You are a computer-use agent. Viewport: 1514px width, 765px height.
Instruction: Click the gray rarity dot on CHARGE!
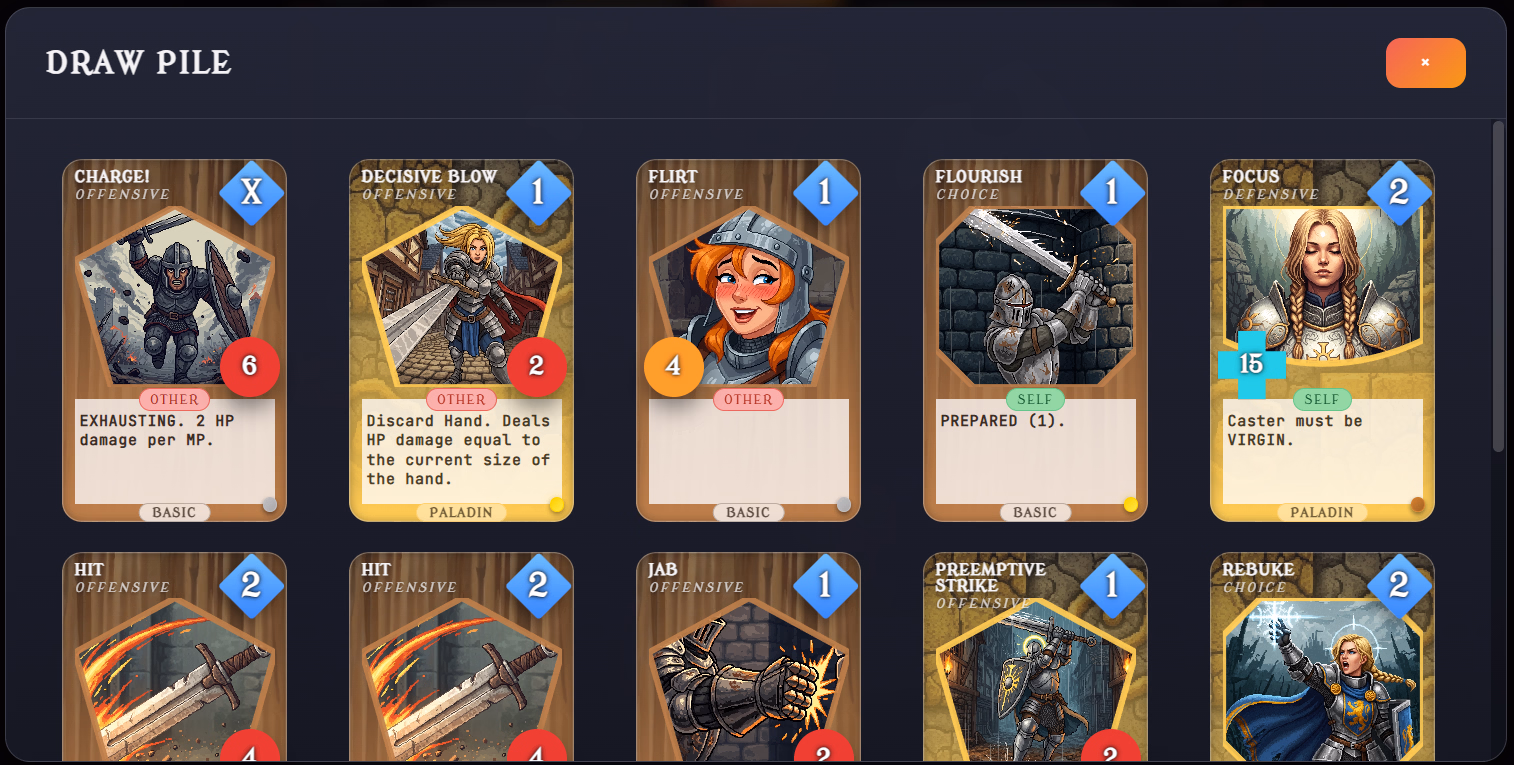pos(269,505)
